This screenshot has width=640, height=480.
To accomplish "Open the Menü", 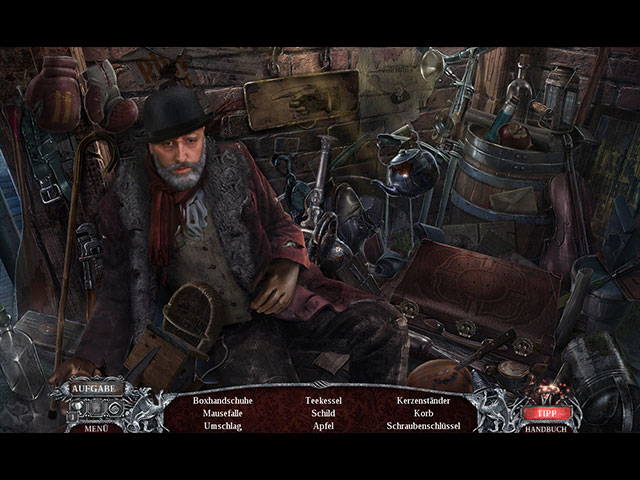I will tap(96, 428).
